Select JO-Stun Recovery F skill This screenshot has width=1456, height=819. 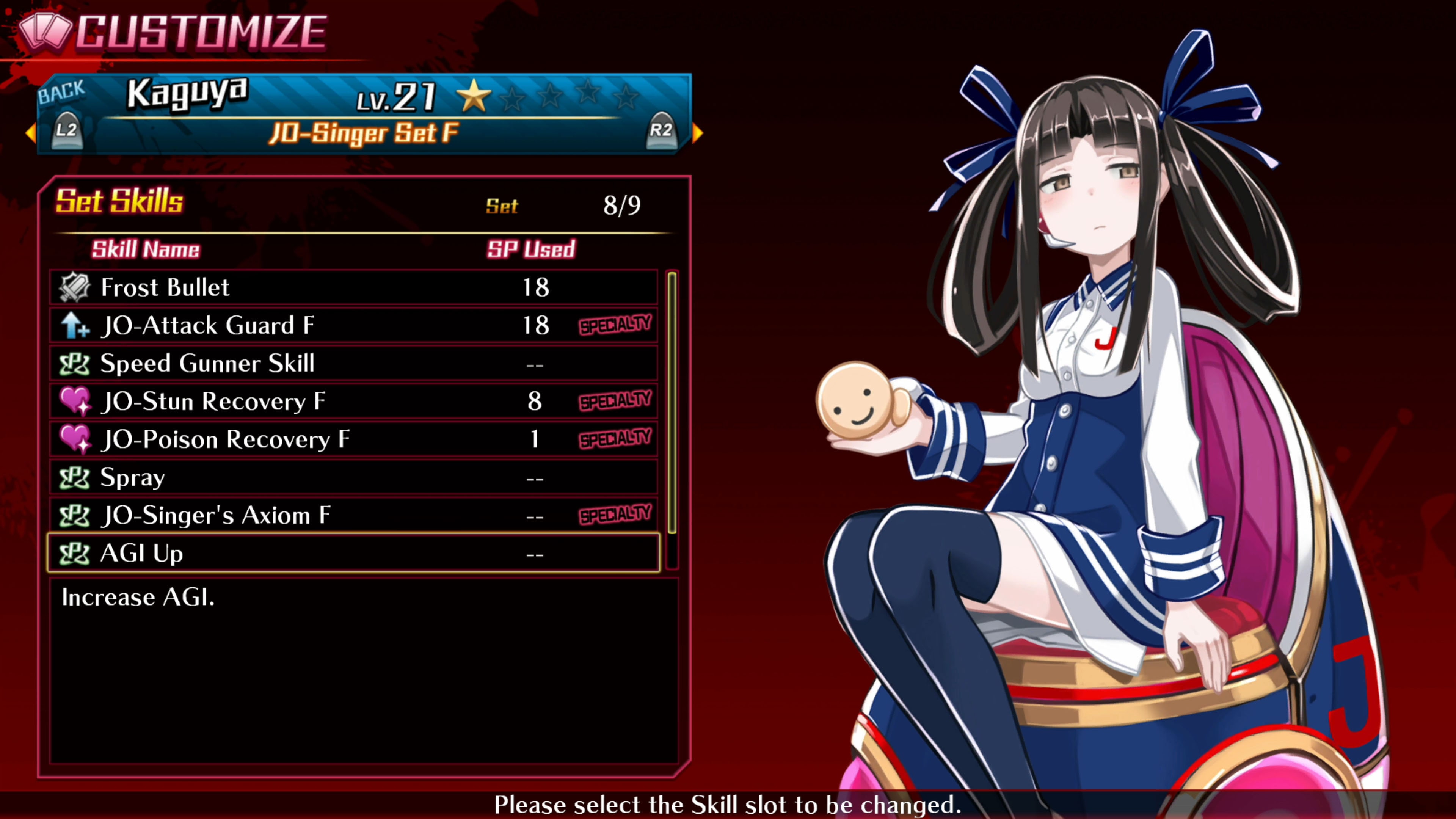click(353, 401)
